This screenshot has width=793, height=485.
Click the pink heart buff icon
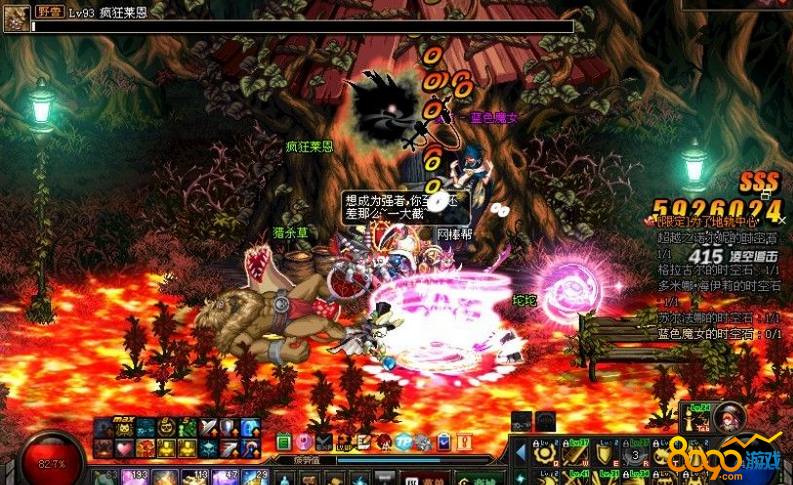coord(126,449)
